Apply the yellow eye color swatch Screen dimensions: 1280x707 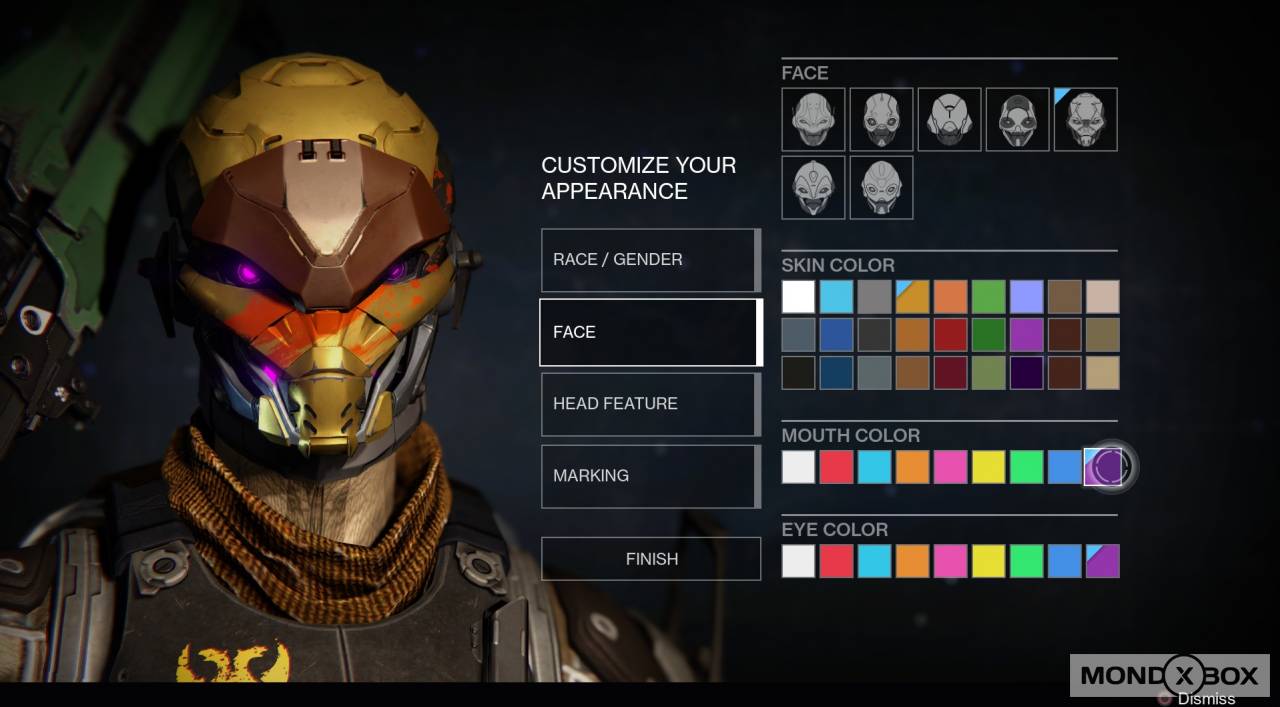pyautogui.click(x=988, y=561)
